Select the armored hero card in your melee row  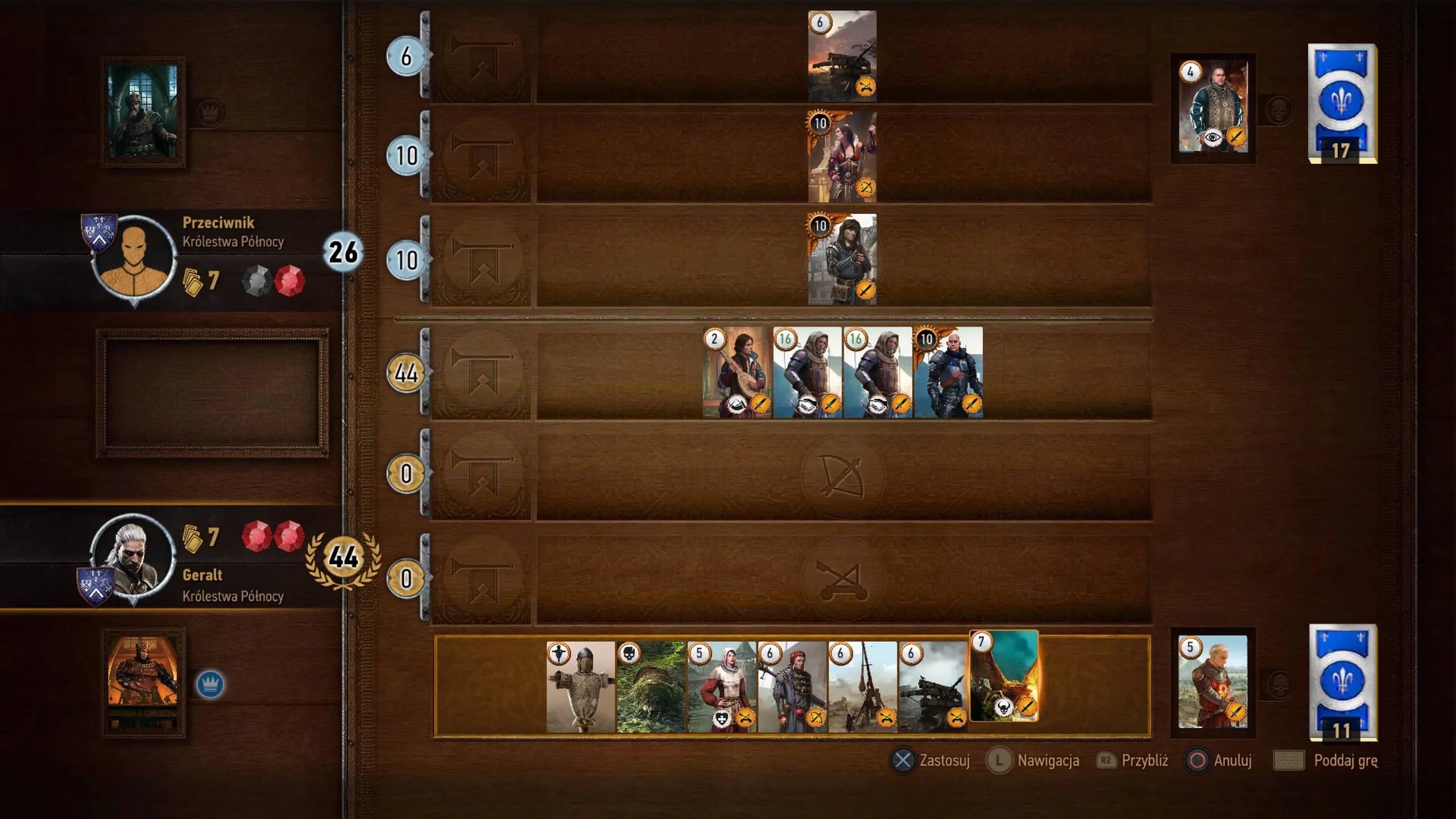(948, 373)
